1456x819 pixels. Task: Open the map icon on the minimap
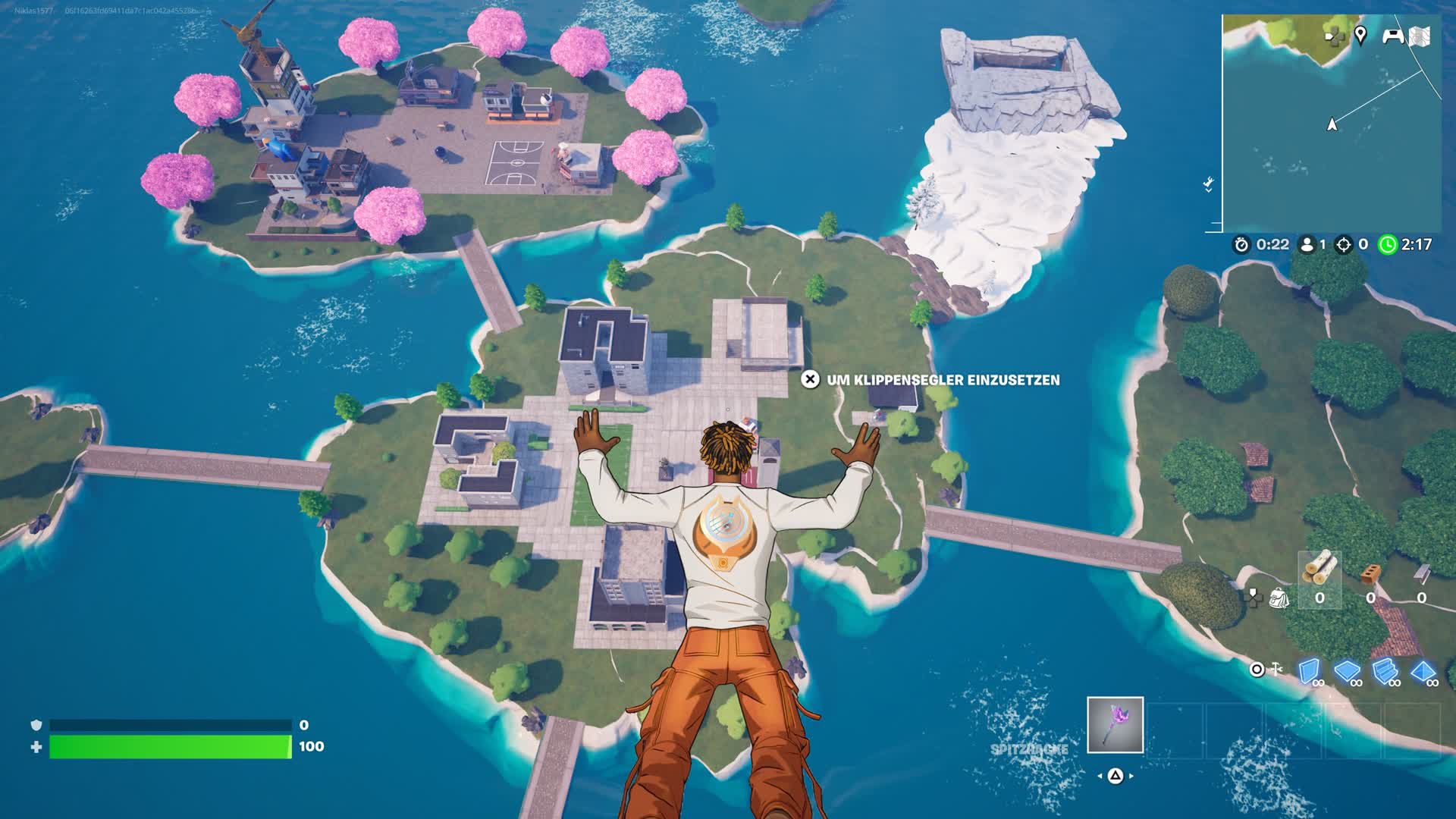pyautogui.click(x=1420, y=35)
